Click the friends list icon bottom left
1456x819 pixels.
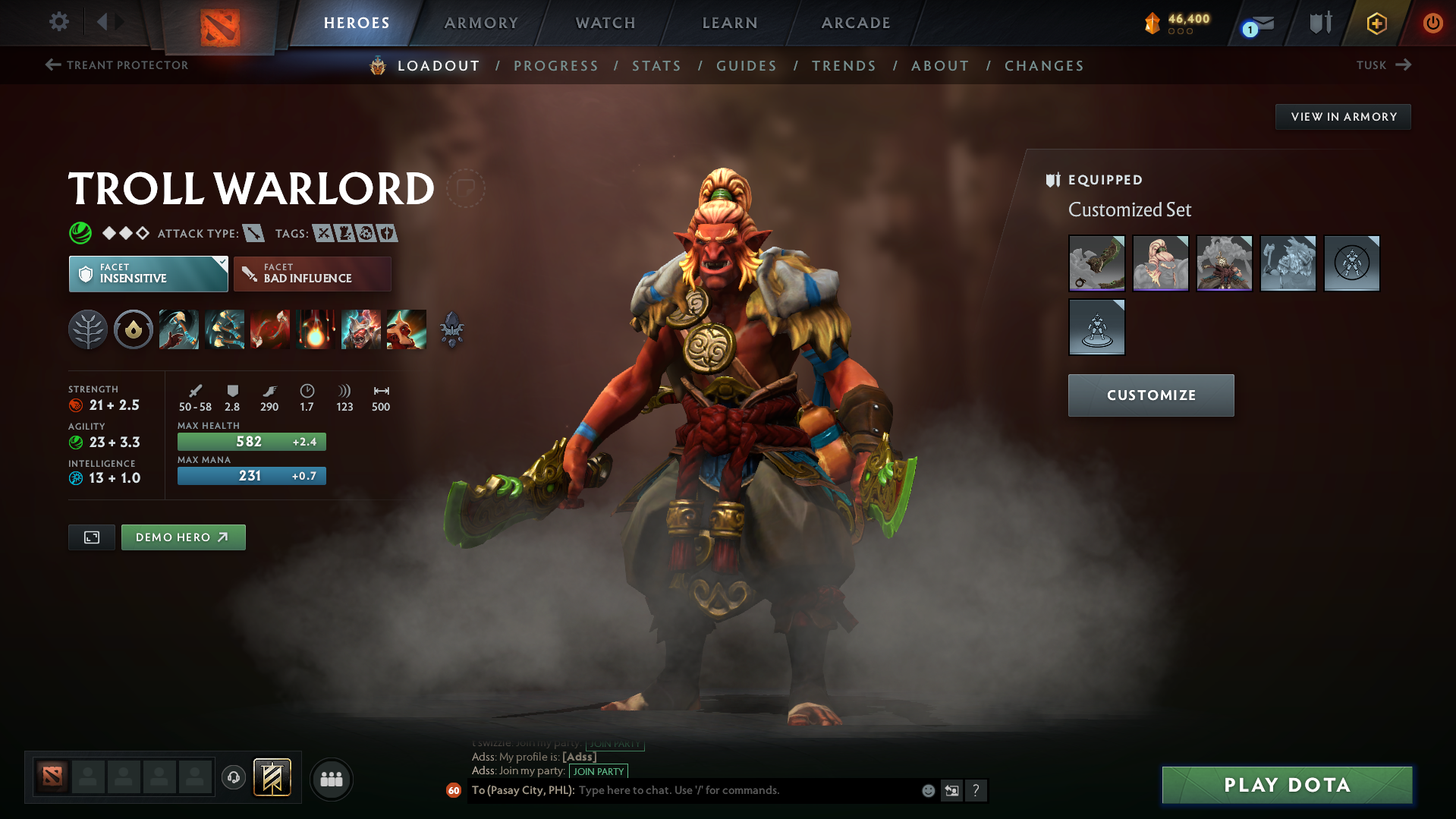tap(331, 779)
